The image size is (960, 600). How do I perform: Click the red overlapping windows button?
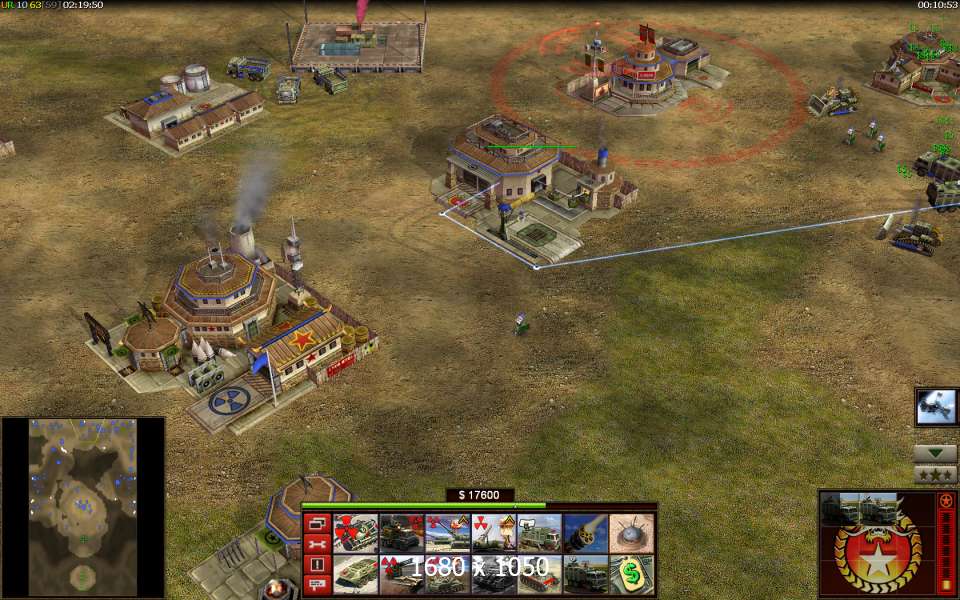coord(318,523)
